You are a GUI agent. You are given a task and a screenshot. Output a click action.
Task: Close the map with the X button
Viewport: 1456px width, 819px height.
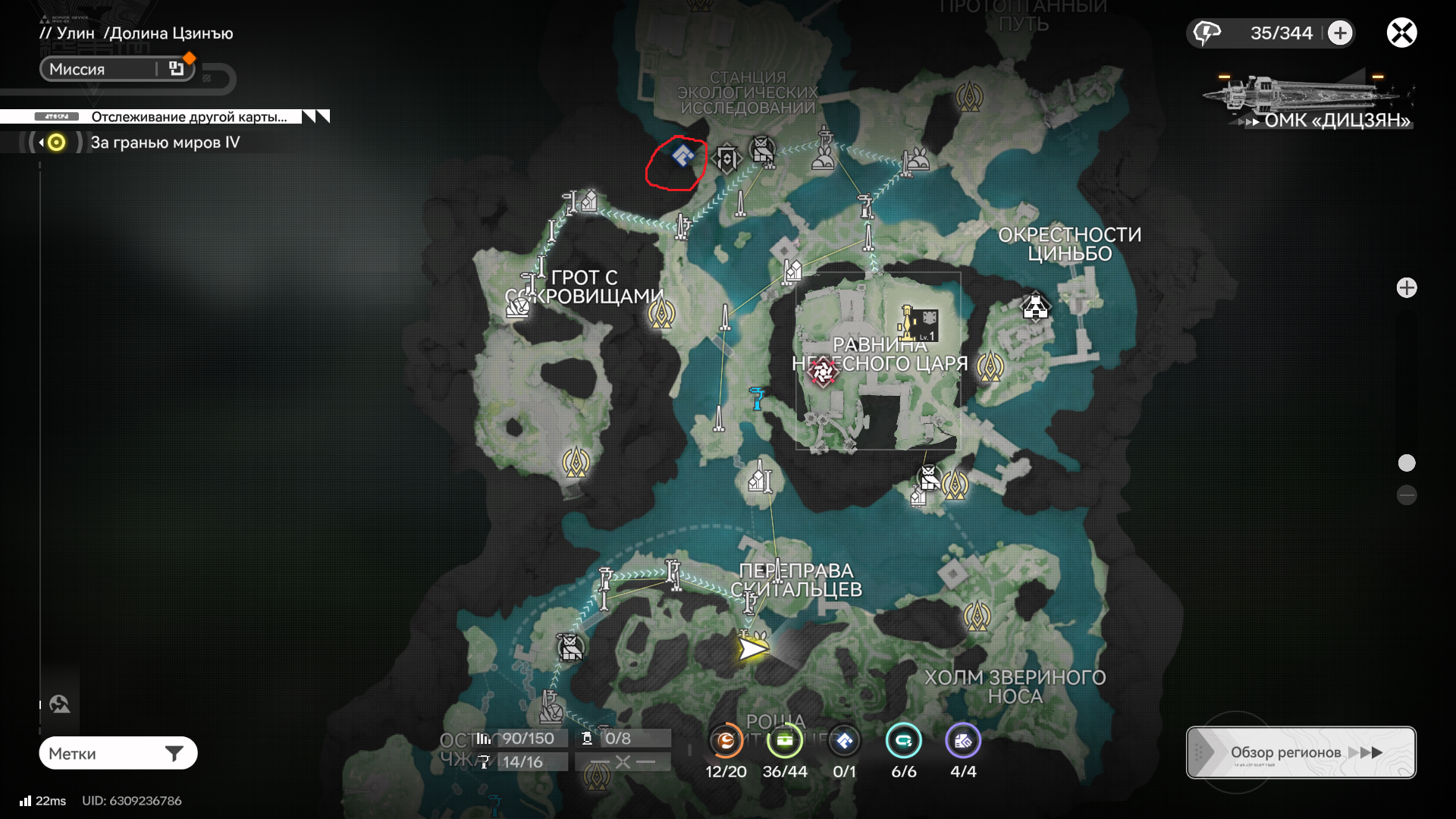[1401, 33]
